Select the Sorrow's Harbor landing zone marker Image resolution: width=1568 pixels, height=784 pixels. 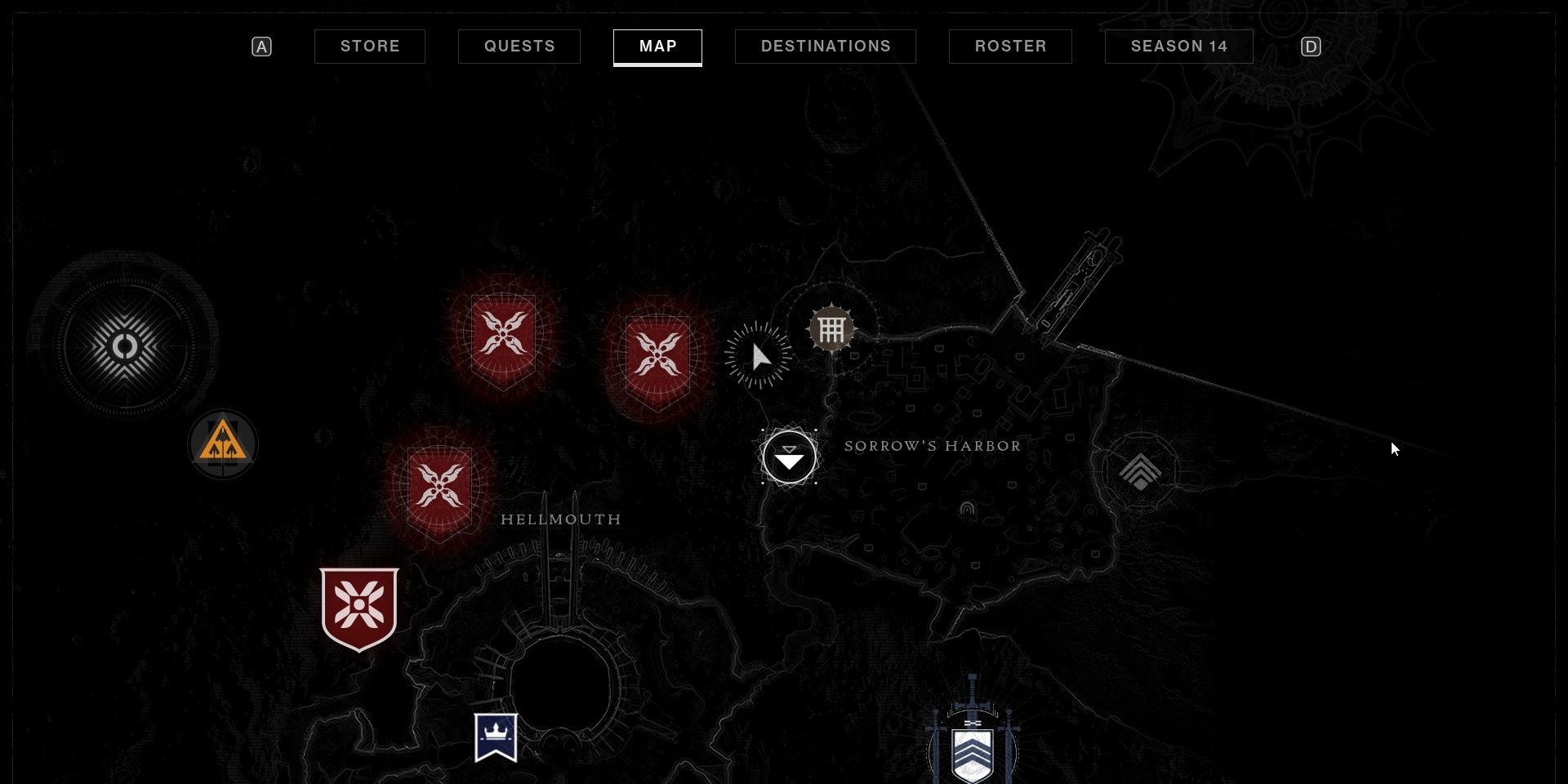point(789,458)
